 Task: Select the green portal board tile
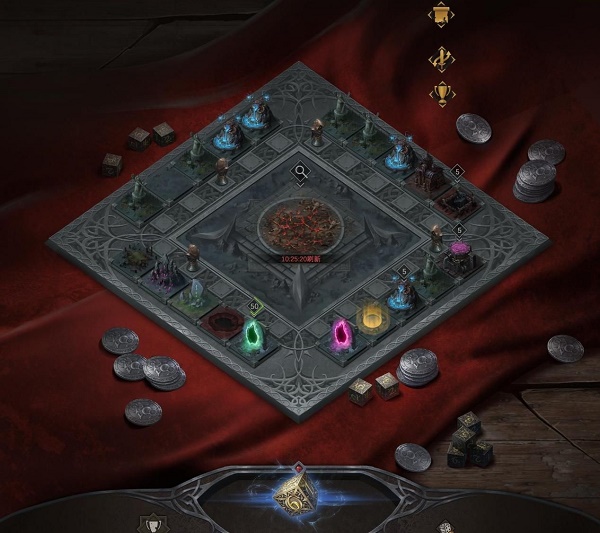(254, 334)
